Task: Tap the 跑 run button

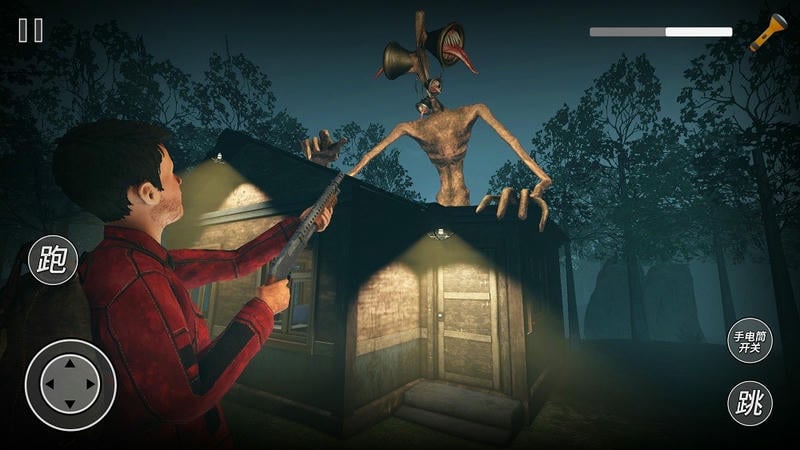Action: 52,260
